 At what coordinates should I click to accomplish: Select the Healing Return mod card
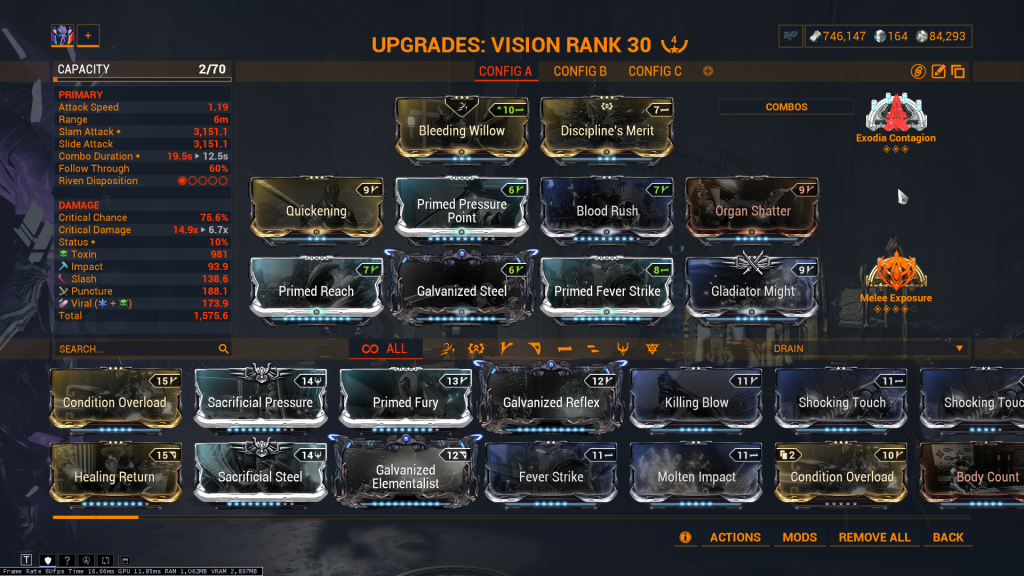pos(115,477)
